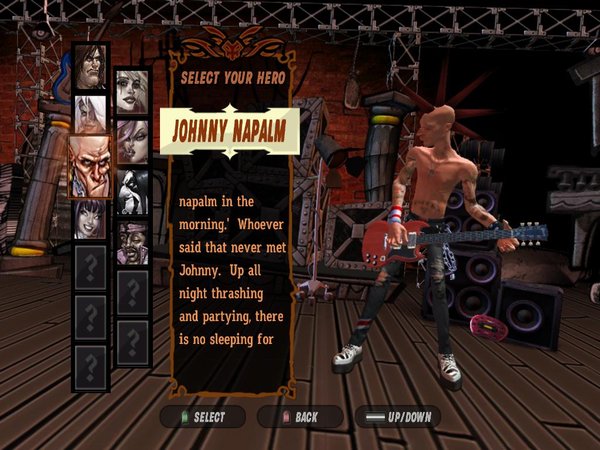Select the pink-haired woman portrait
Viewport: 600px width, 450px height.
[x=132, y=141]
